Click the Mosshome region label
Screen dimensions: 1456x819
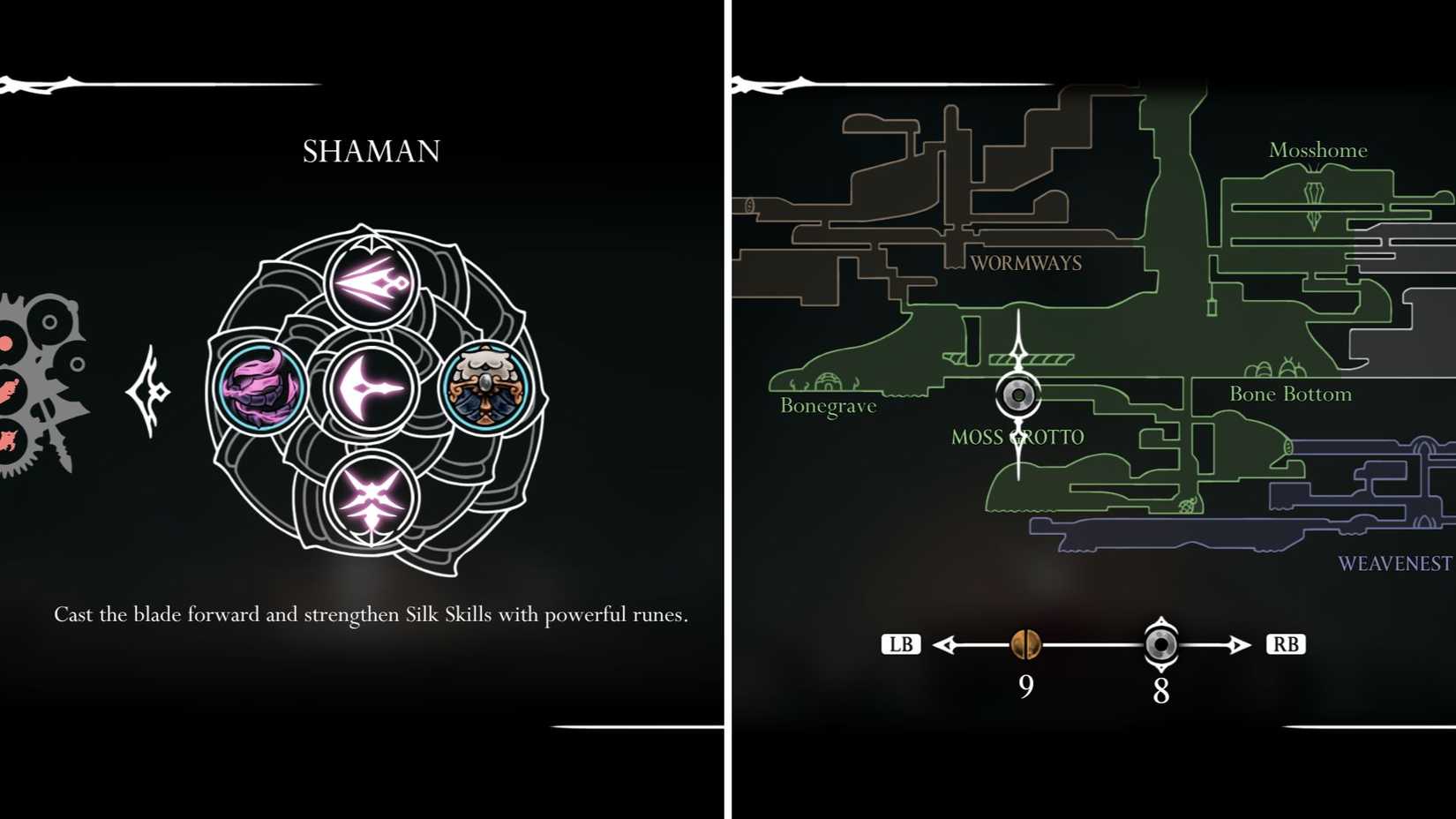tap(1317, 150)
